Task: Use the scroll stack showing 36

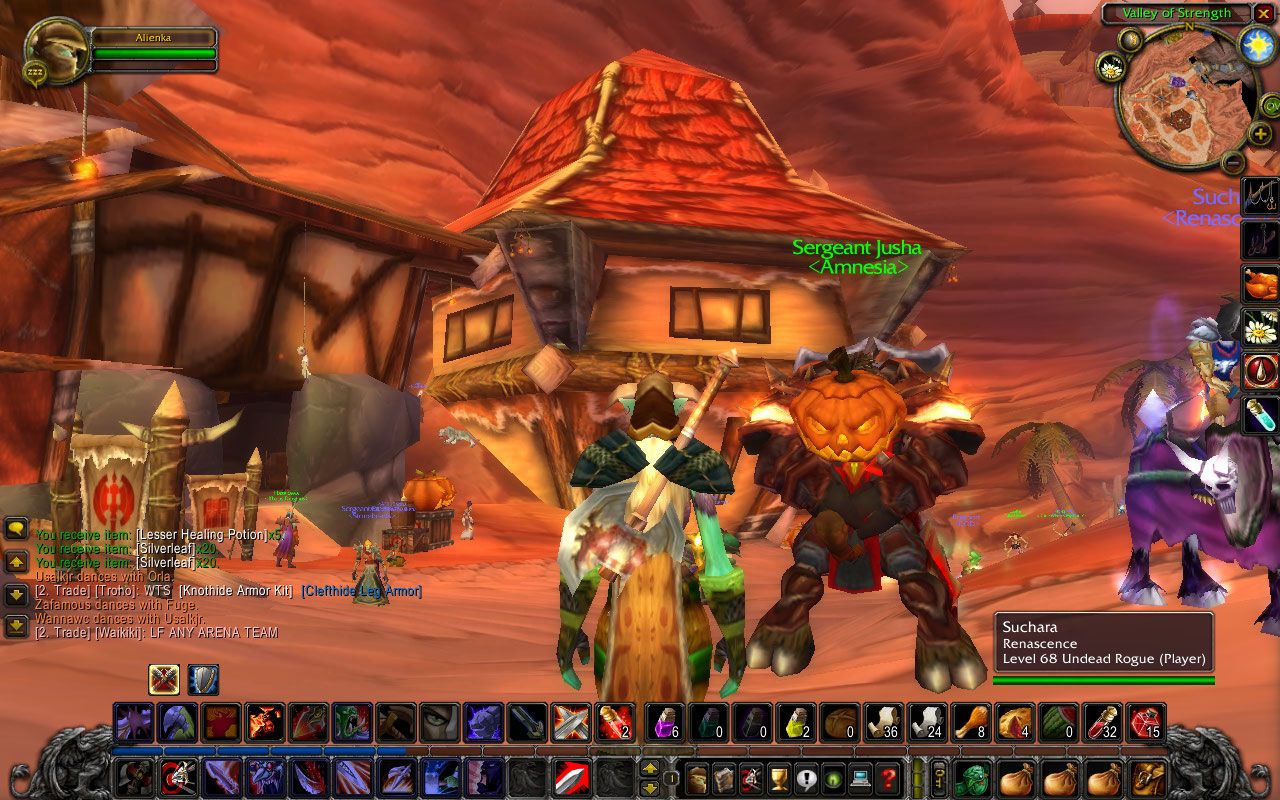Action: tap(883, 722)
